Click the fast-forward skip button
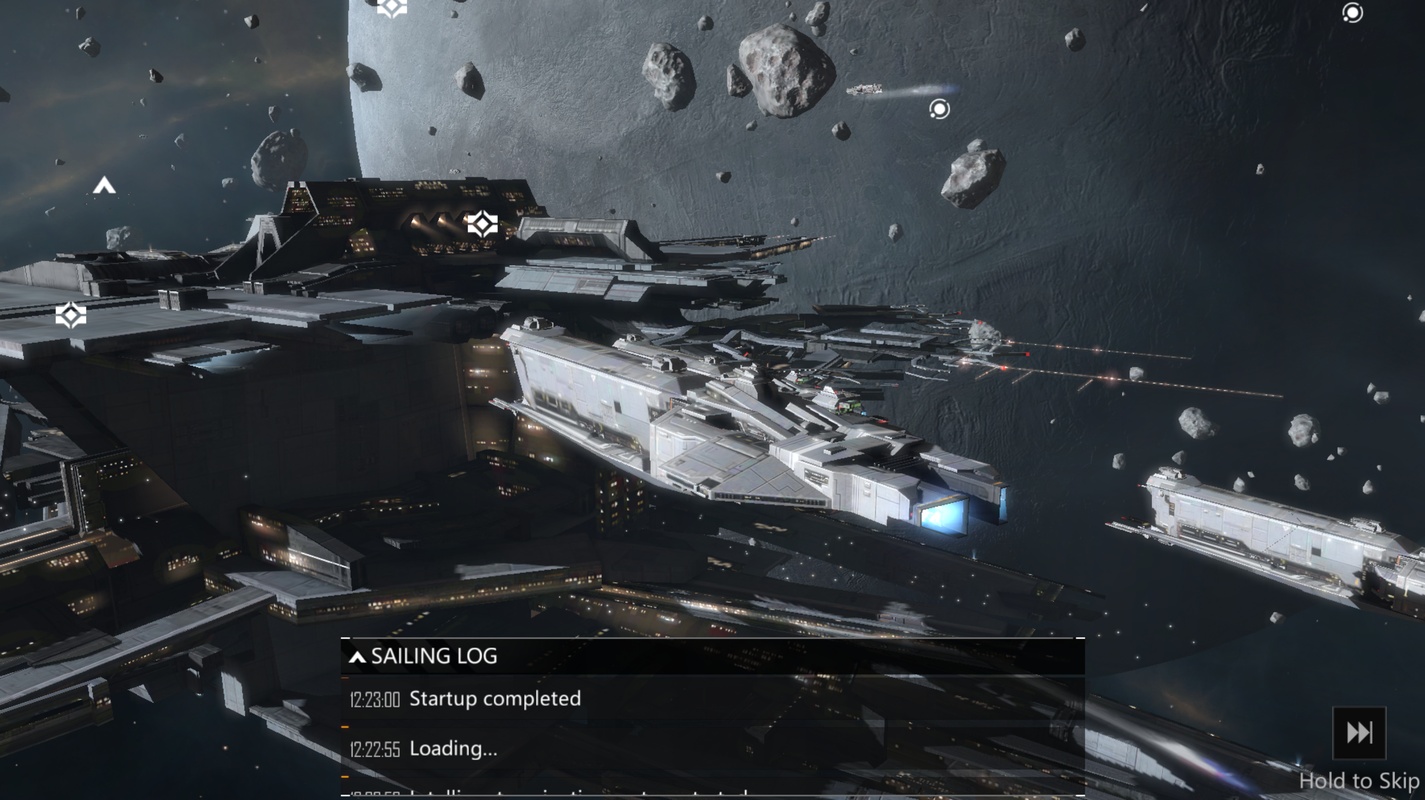 (x=1359, y=733)
